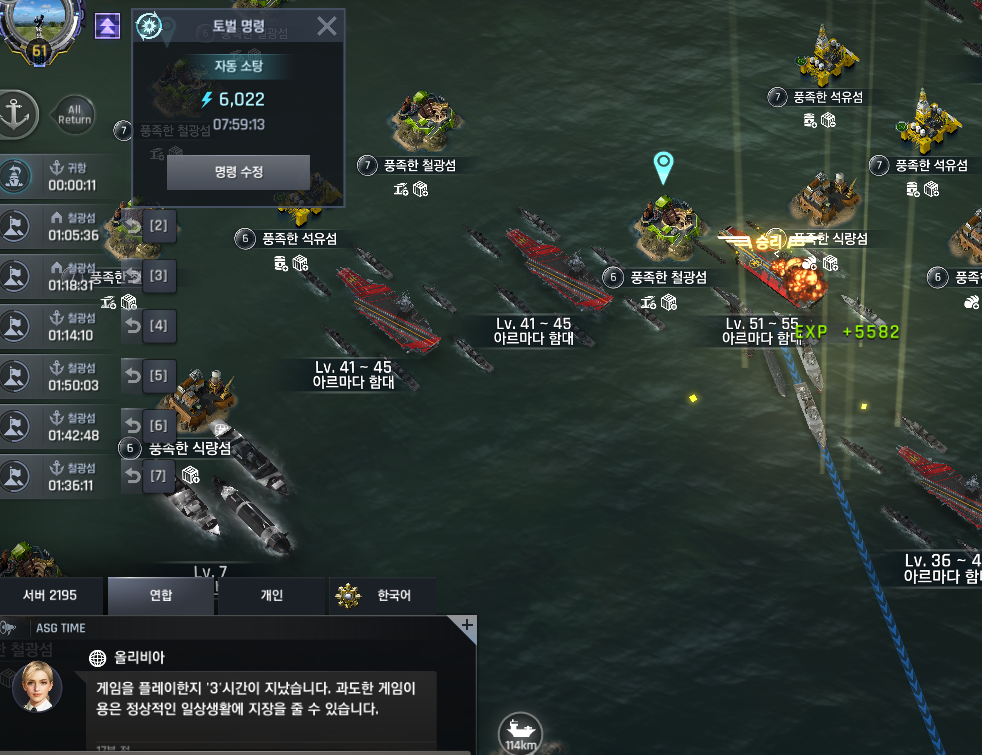Screen dimensions: 982x755
Task: Click the 명령 수정 button
Action: point(238,172)
